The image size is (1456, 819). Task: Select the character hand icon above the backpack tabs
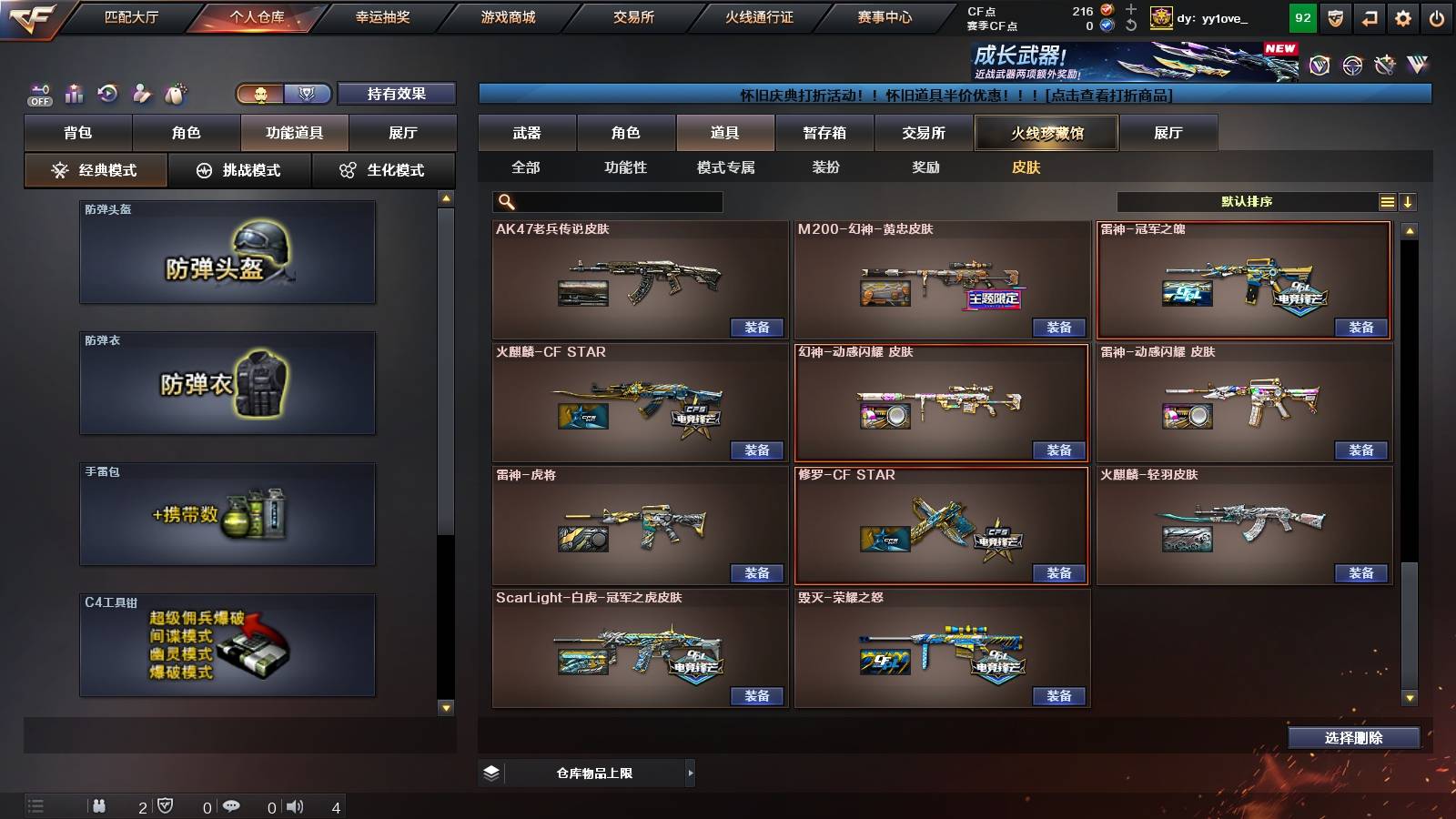143,93
